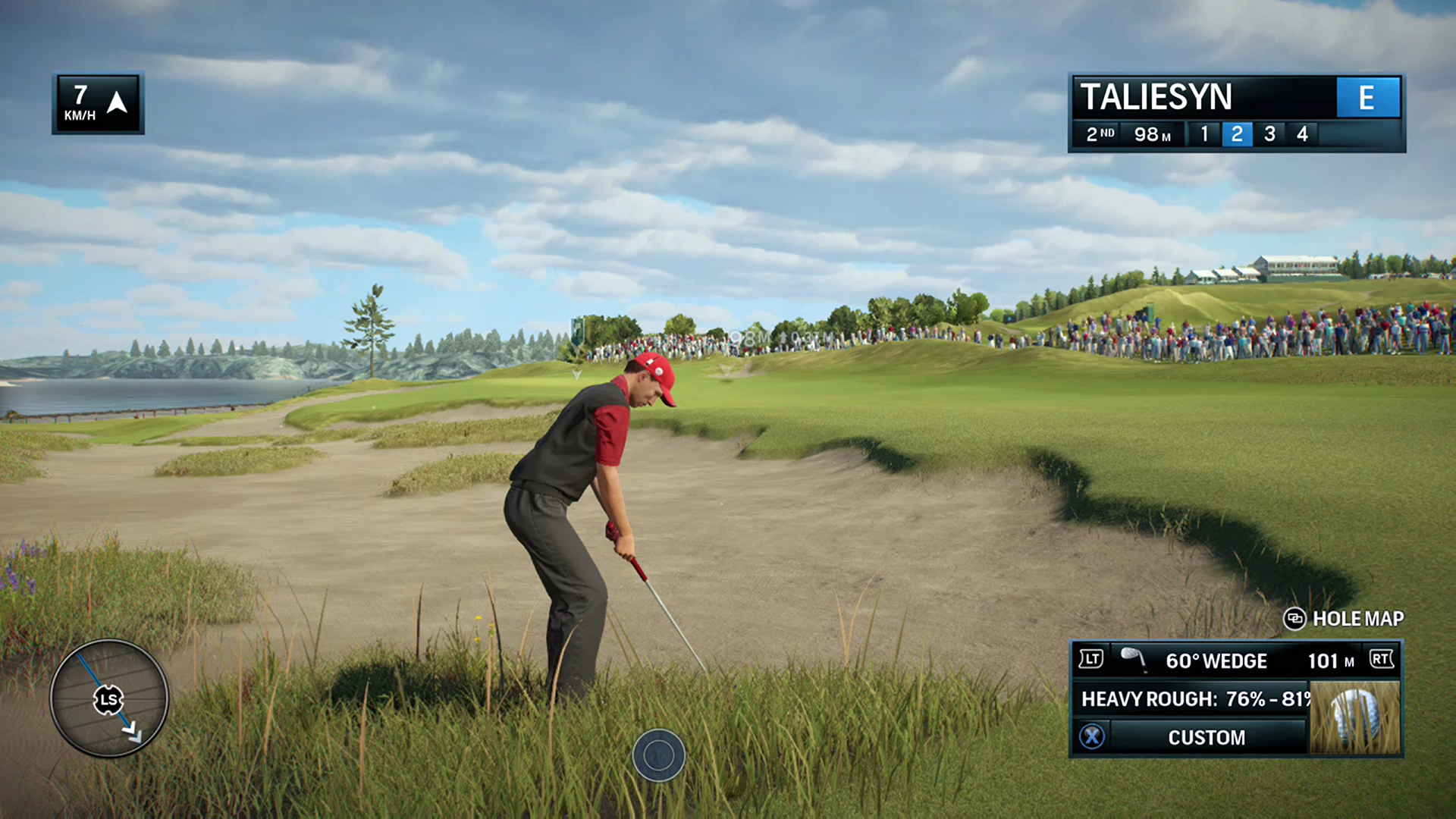Select hole 3 on the scorecard
Image resolution: width=1456 pixels, height=819 pixels.
[1269, 134]
